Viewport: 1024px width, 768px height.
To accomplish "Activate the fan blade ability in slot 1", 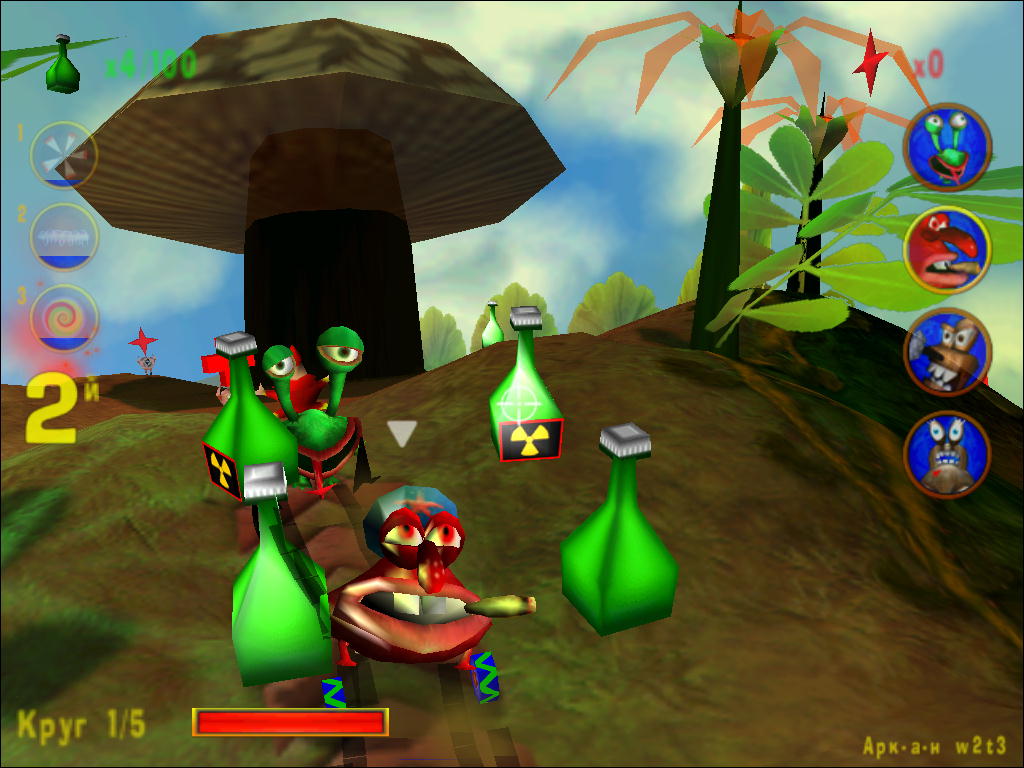I will (63, 155).
